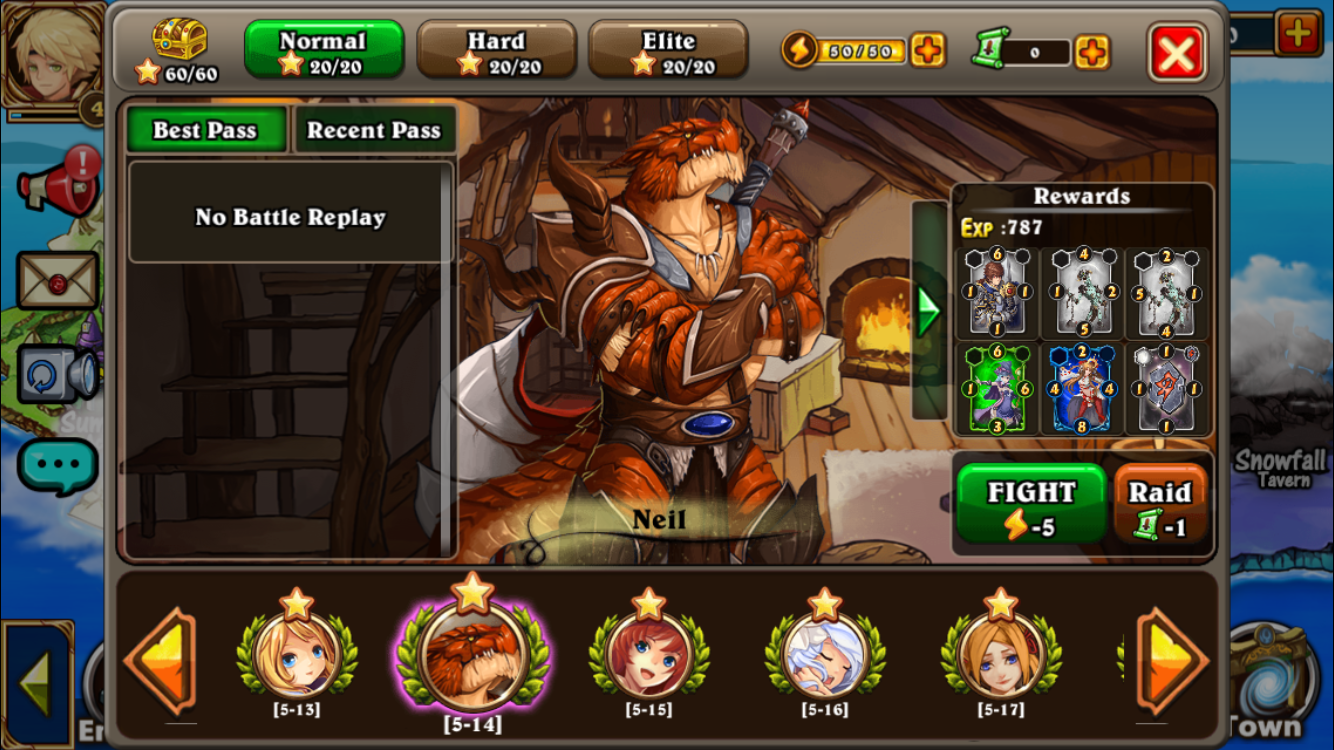Select stage 5-13 portrait

pos(297,655)
